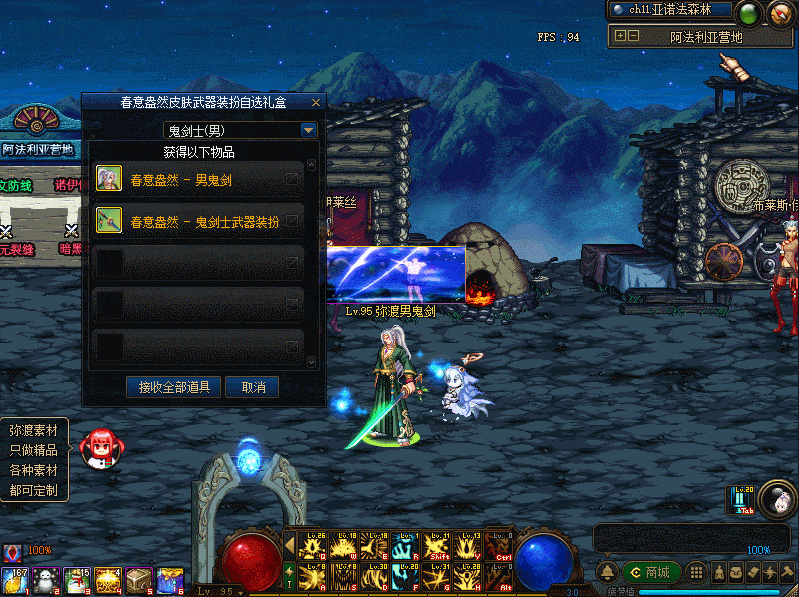Open the 商城 cash shop
Image resolution: width=799 pixels, height=597 pixels.
651,573
